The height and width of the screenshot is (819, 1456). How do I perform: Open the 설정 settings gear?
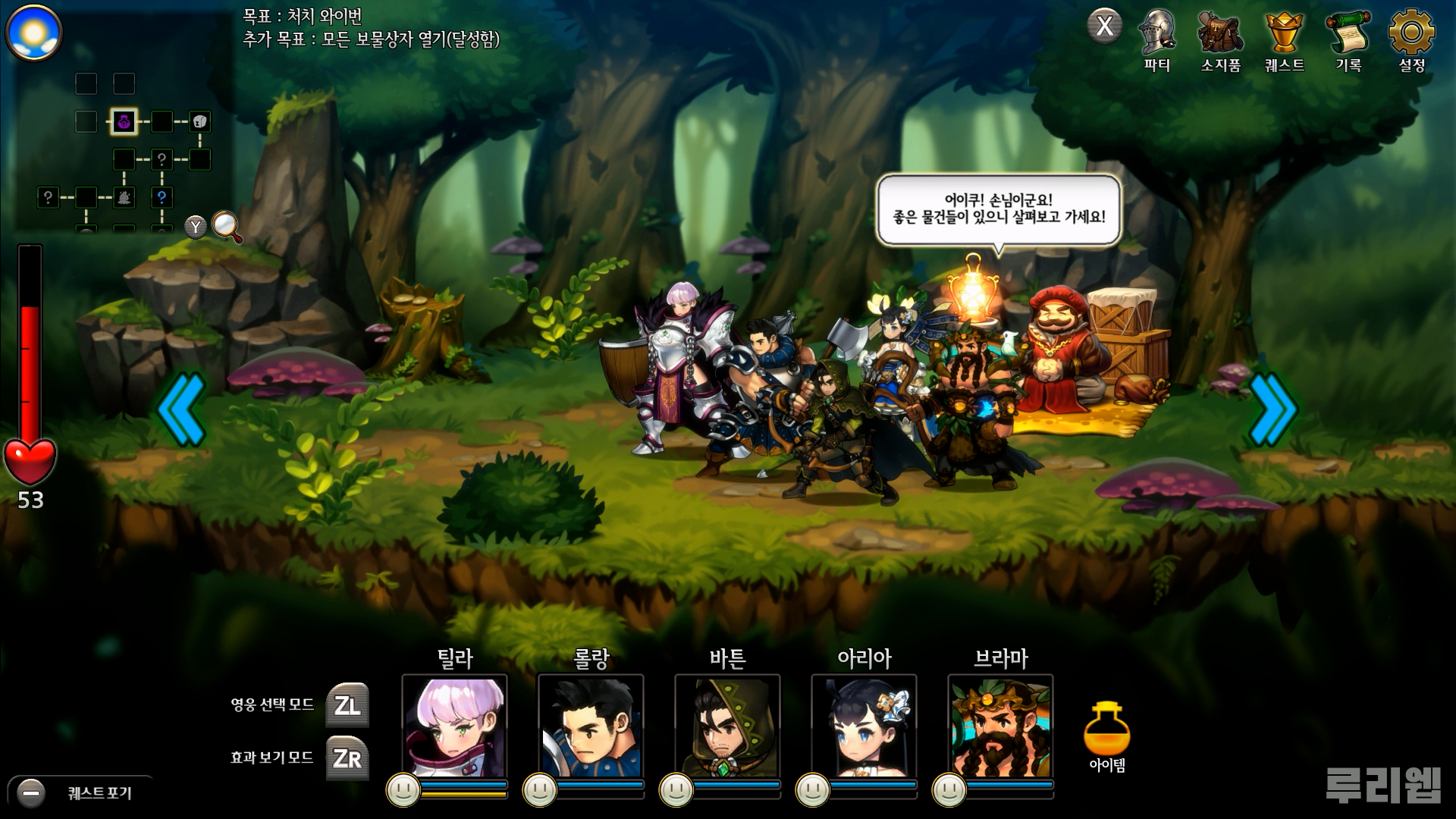(1411, 41)
